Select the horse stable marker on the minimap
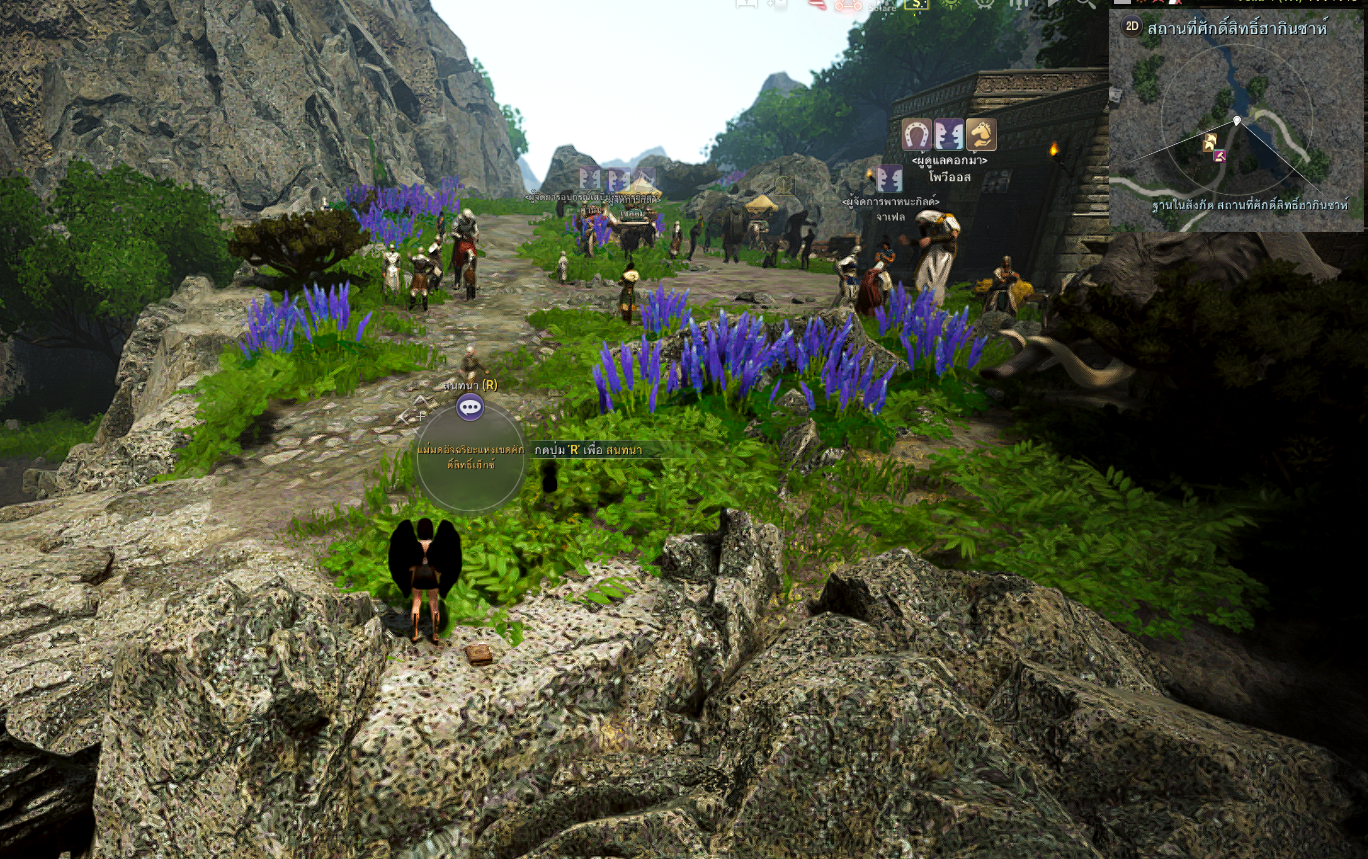This screenshot has height=859, width=1368. (1210, 142)
